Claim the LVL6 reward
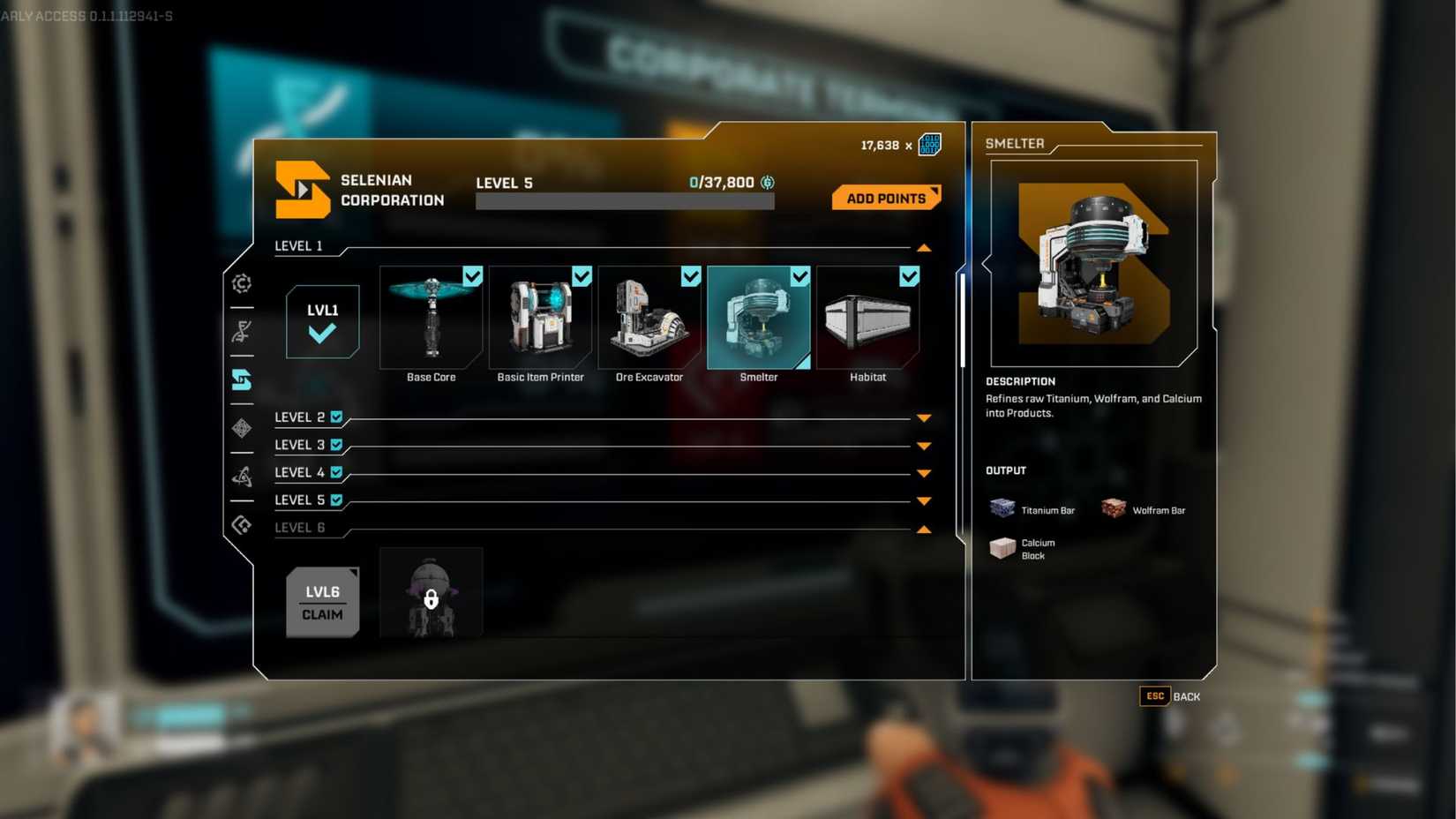1456x819 pixels. [322, 602]
